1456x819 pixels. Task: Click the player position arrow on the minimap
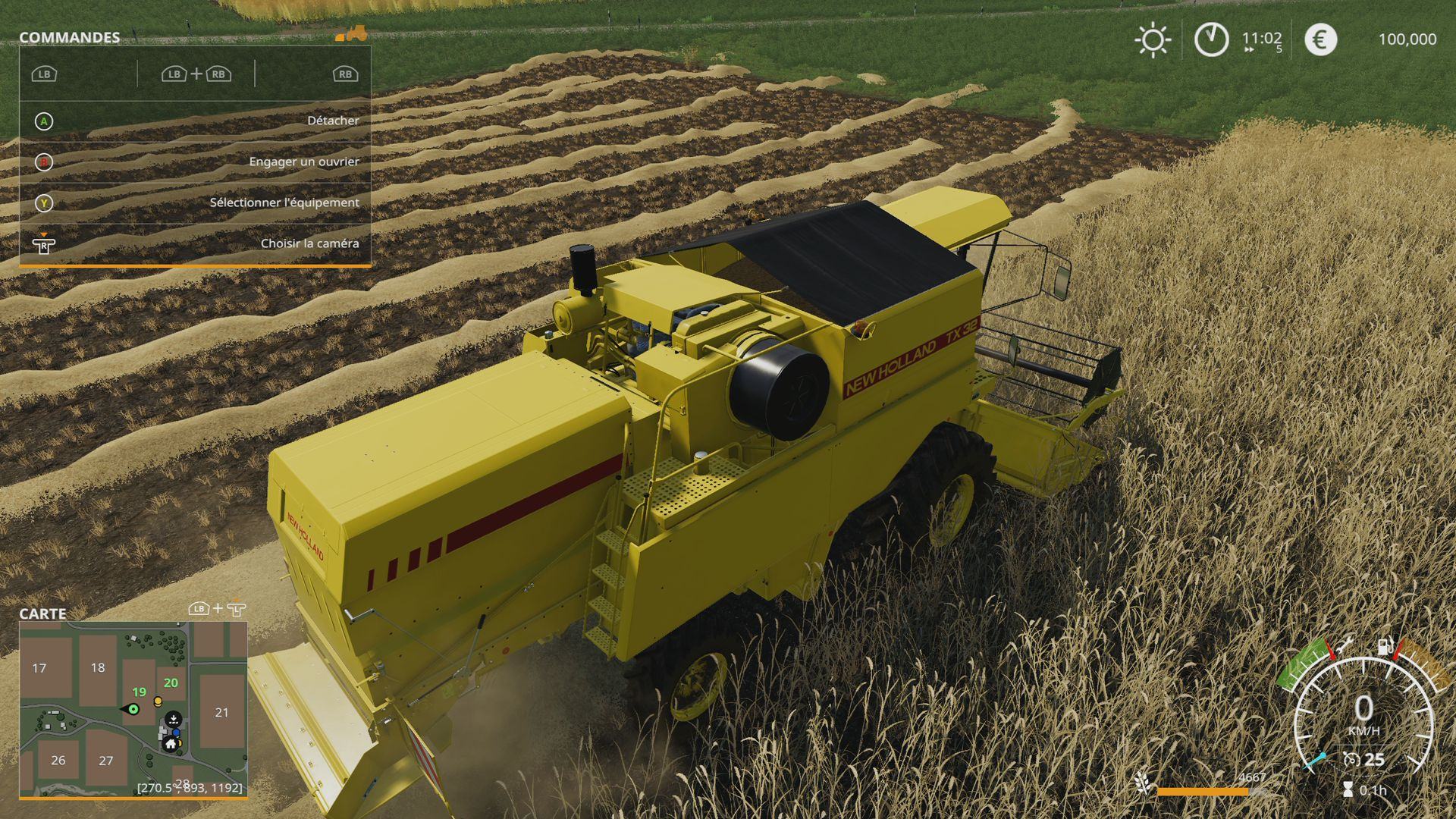click(133, 710)
